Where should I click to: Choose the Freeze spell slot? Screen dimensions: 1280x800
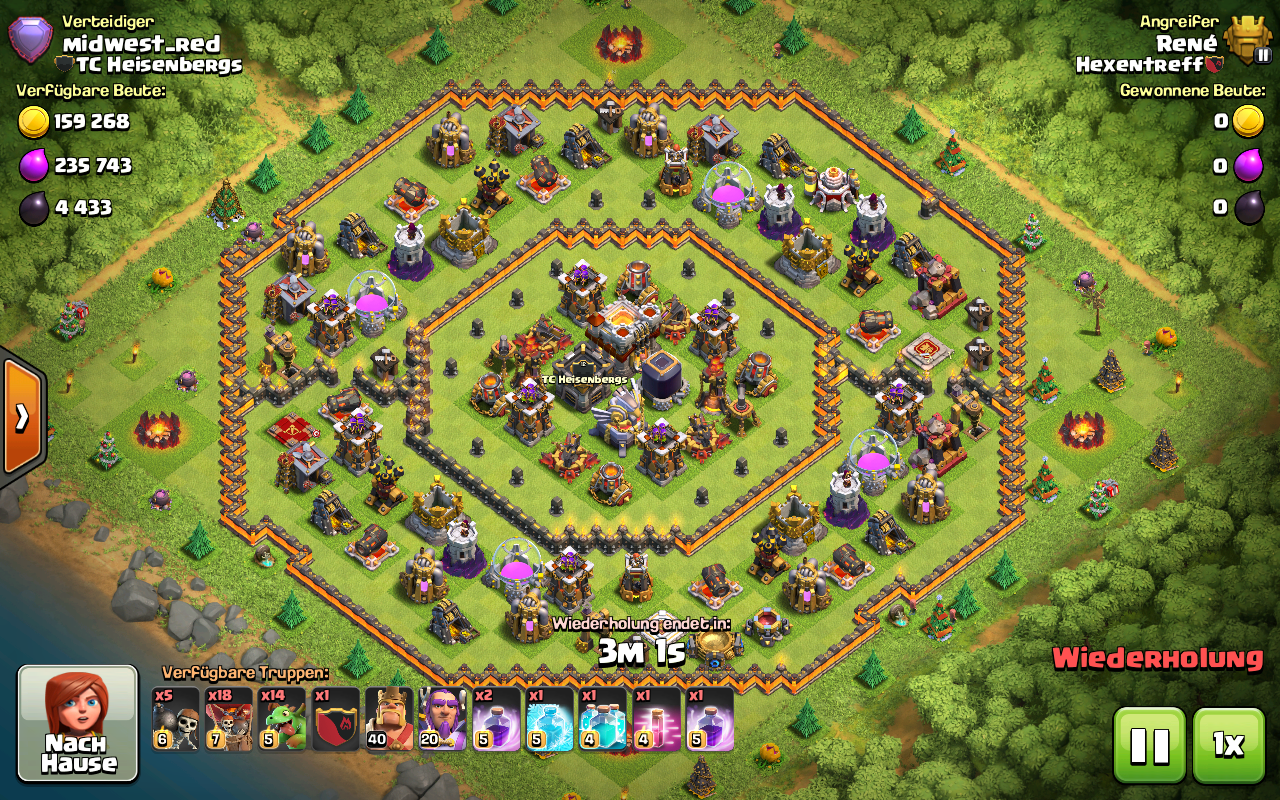[x=550, y=718]
